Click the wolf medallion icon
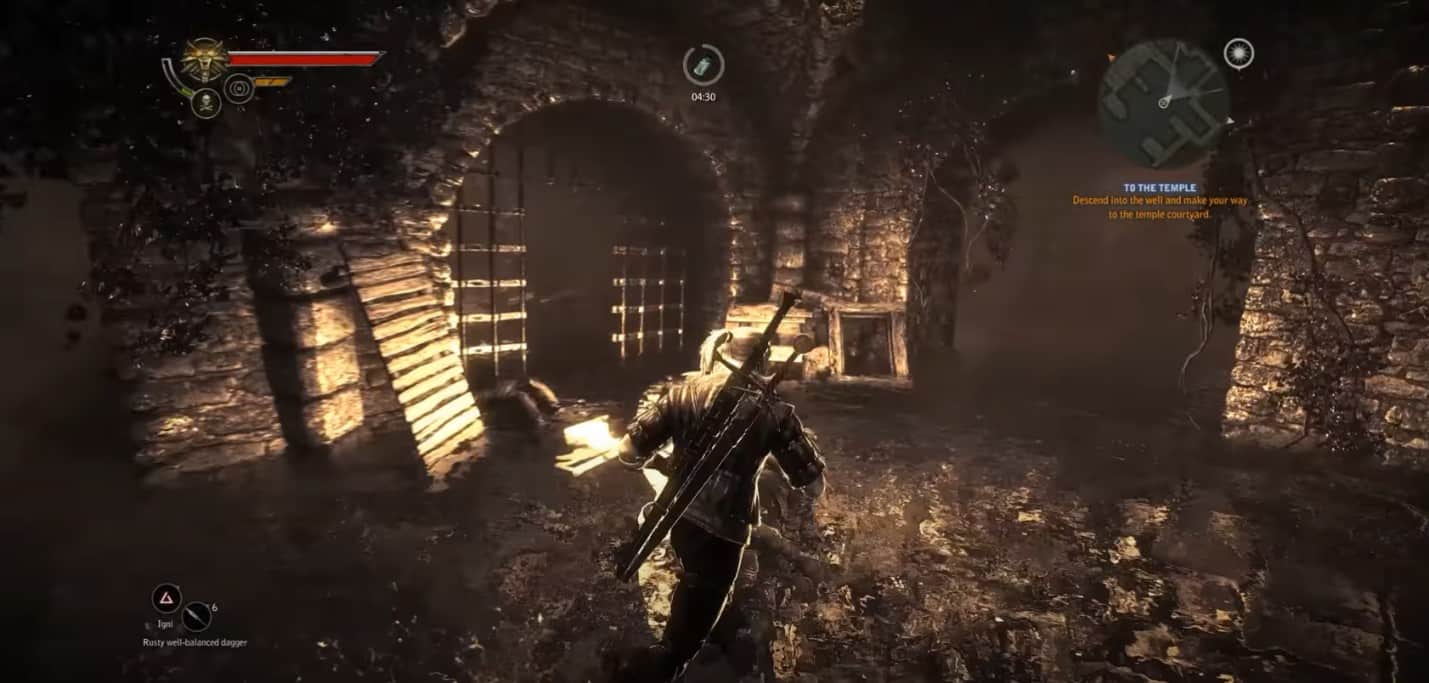1429x683 pixels. [206, 60]
